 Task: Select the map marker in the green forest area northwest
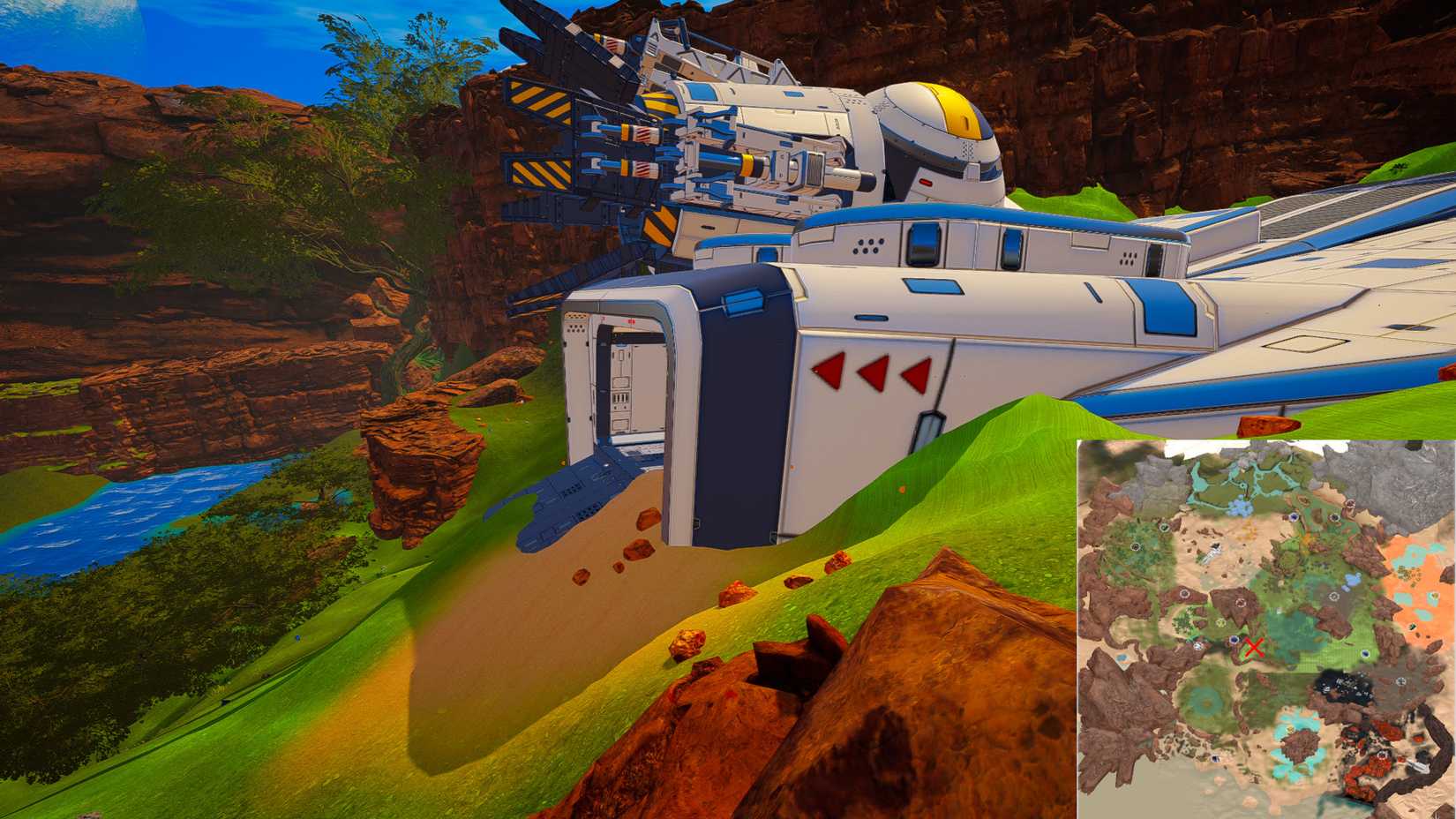tap(1136, 545)
